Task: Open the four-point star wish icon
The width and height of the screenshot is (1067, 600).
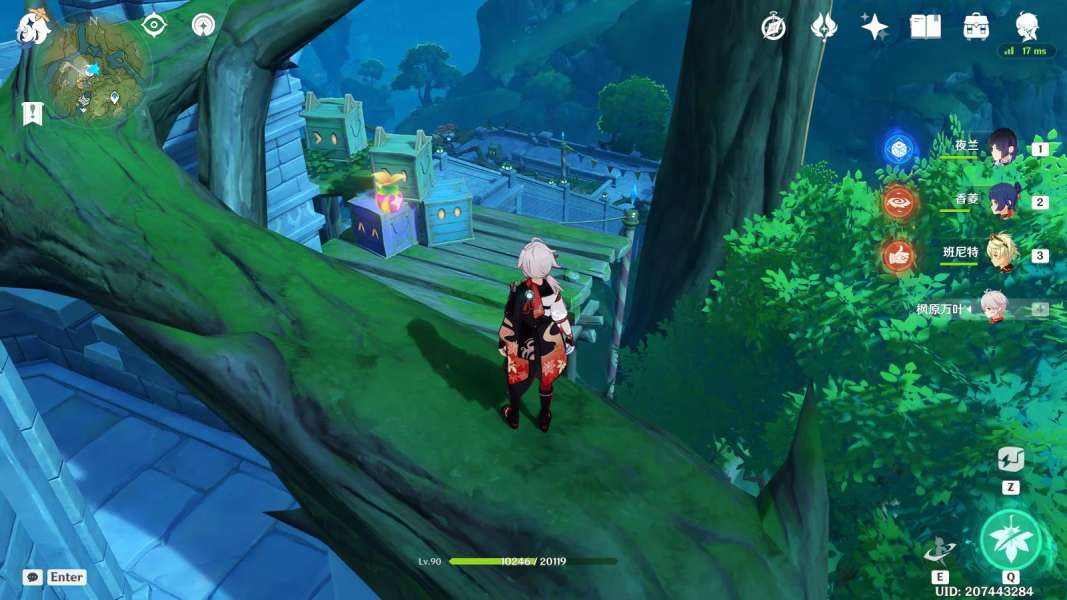Action: [875, 27]
